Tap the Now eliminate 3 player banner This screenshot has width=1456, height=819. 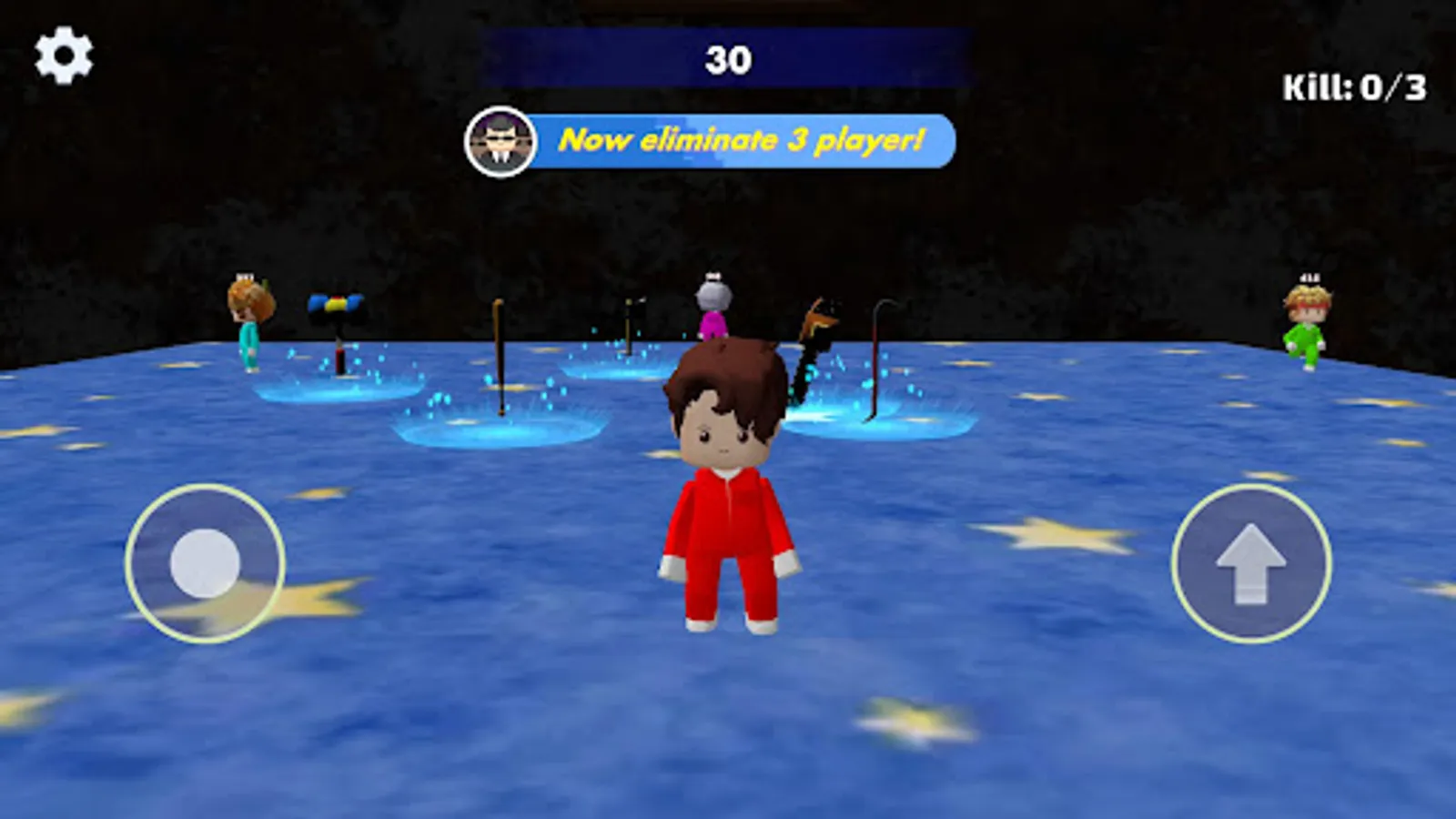tap(746, 138)
